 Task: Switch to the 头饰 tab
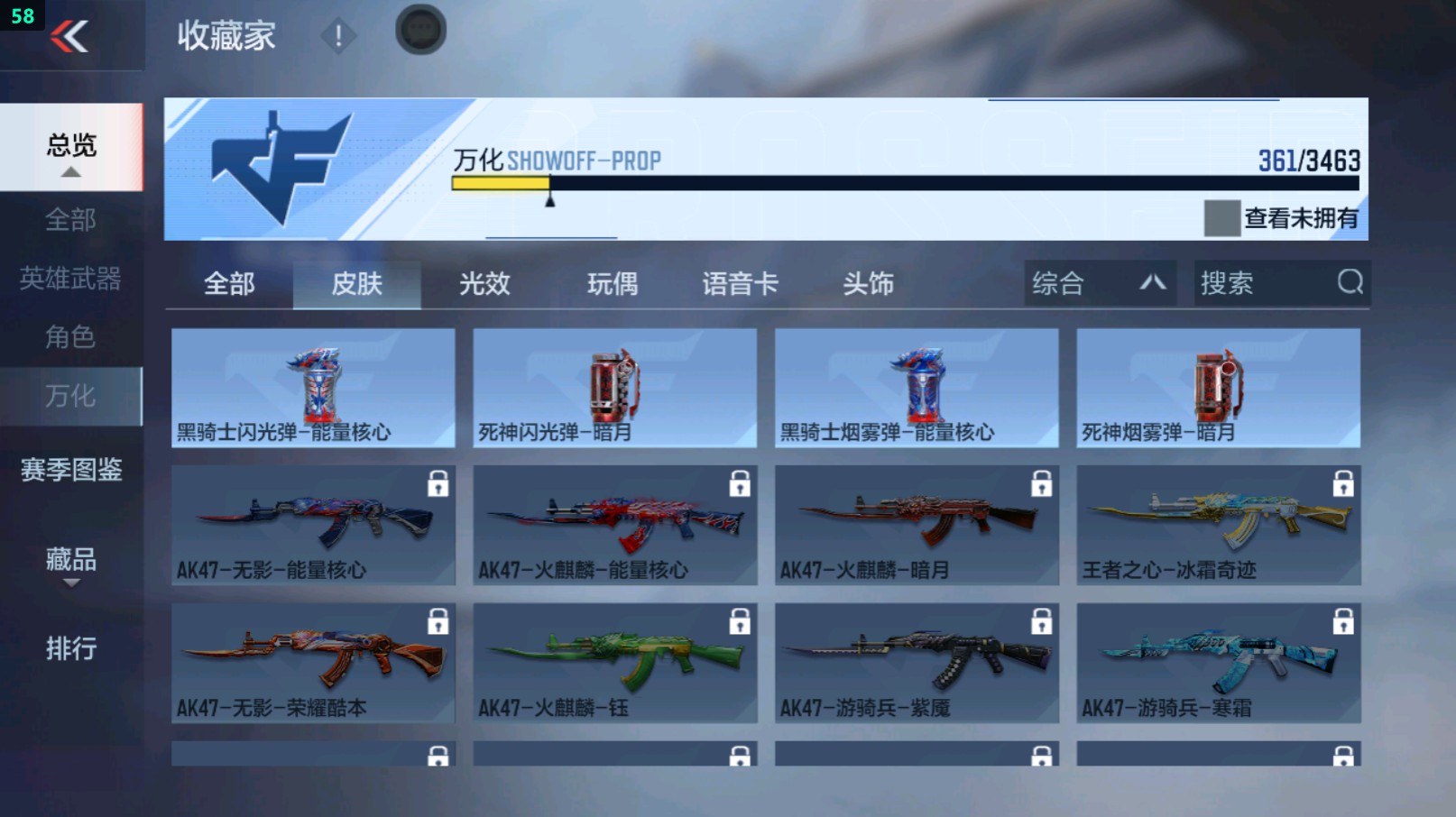point(868,283)
